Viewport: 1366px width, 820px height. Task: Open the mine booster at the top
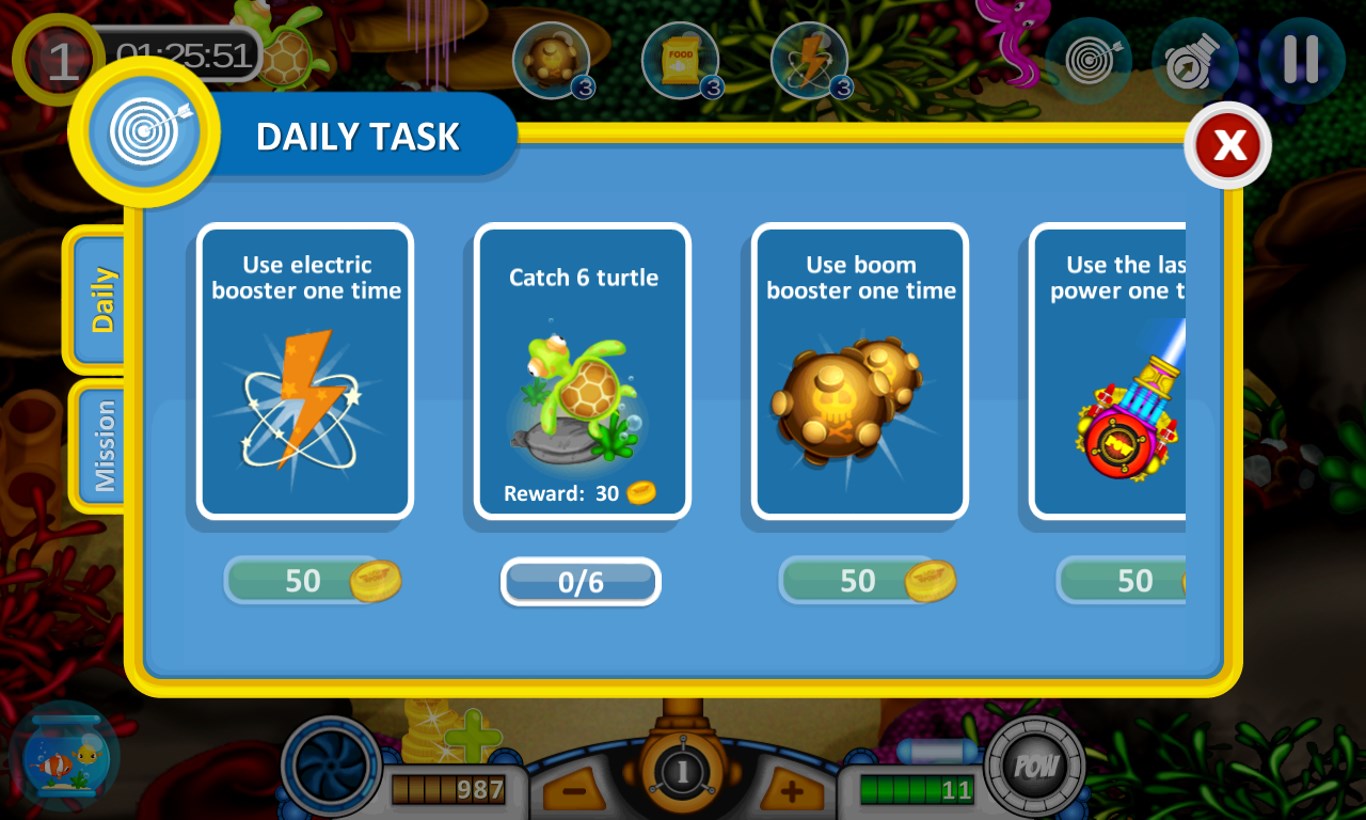[x=553, y=58]
